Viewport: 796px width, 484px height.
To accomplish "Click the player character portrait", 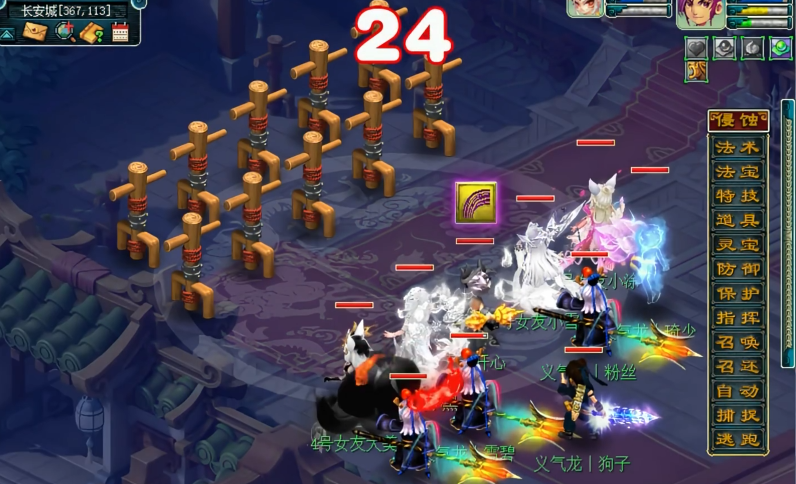I will click(x=692, y=14).
